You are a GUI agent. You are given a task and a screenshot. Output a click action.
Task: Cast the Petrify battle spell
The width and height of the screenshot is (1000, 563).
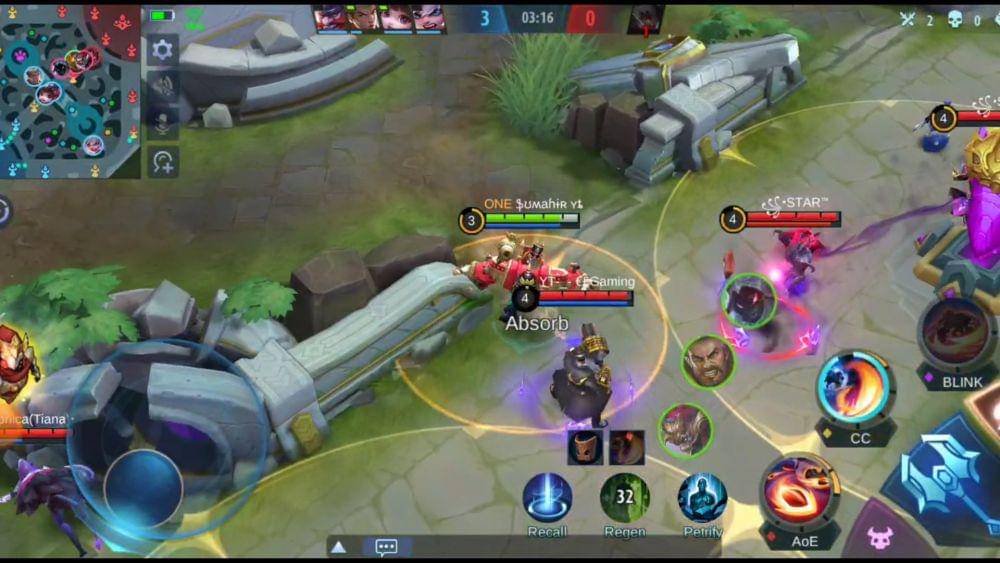click(702, 497)
